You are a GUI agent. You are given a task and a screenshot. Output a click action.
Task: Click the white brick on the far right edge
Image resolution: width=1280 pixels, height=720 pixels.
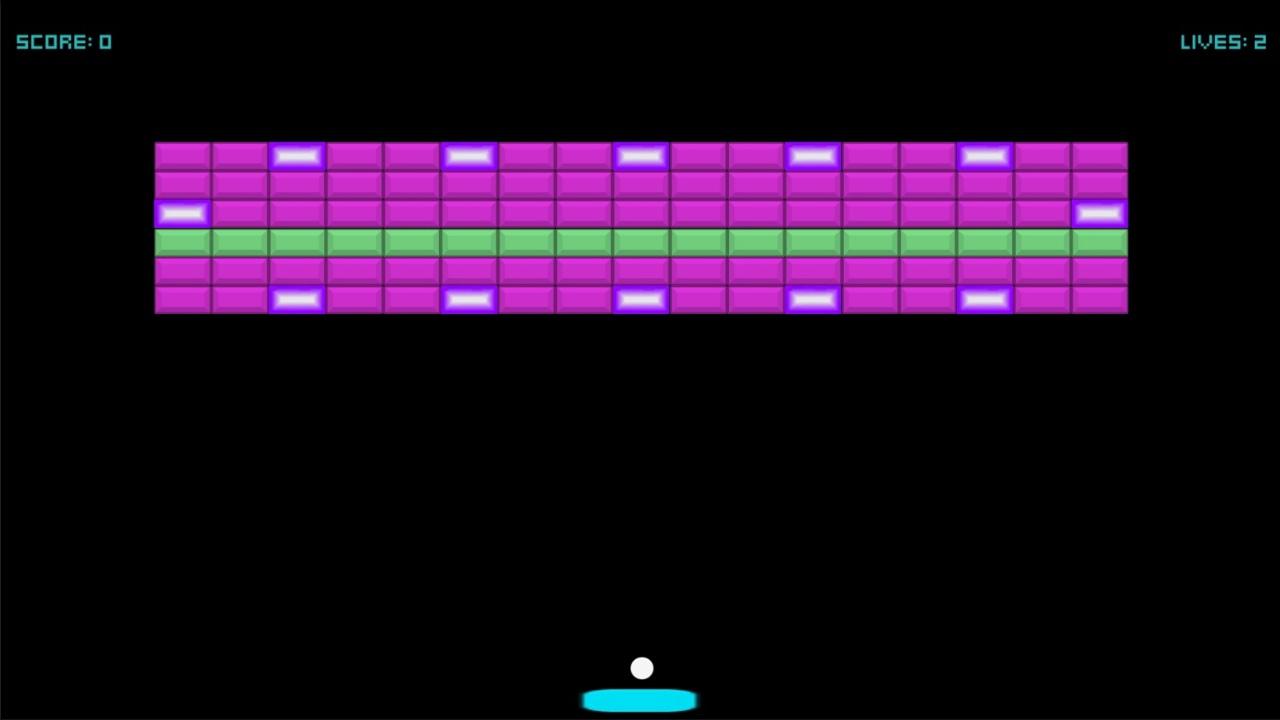1099,213
